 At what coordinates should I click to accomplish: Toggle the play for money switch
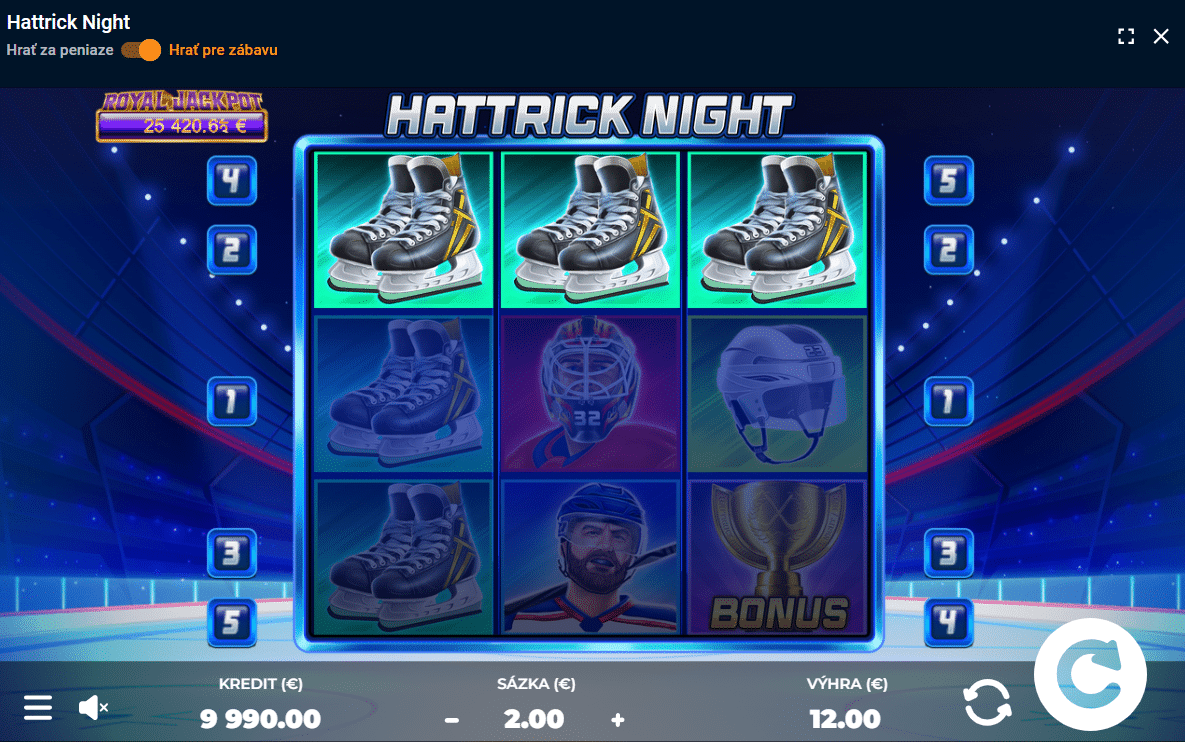pyautogui.click(x=141, y=50)
